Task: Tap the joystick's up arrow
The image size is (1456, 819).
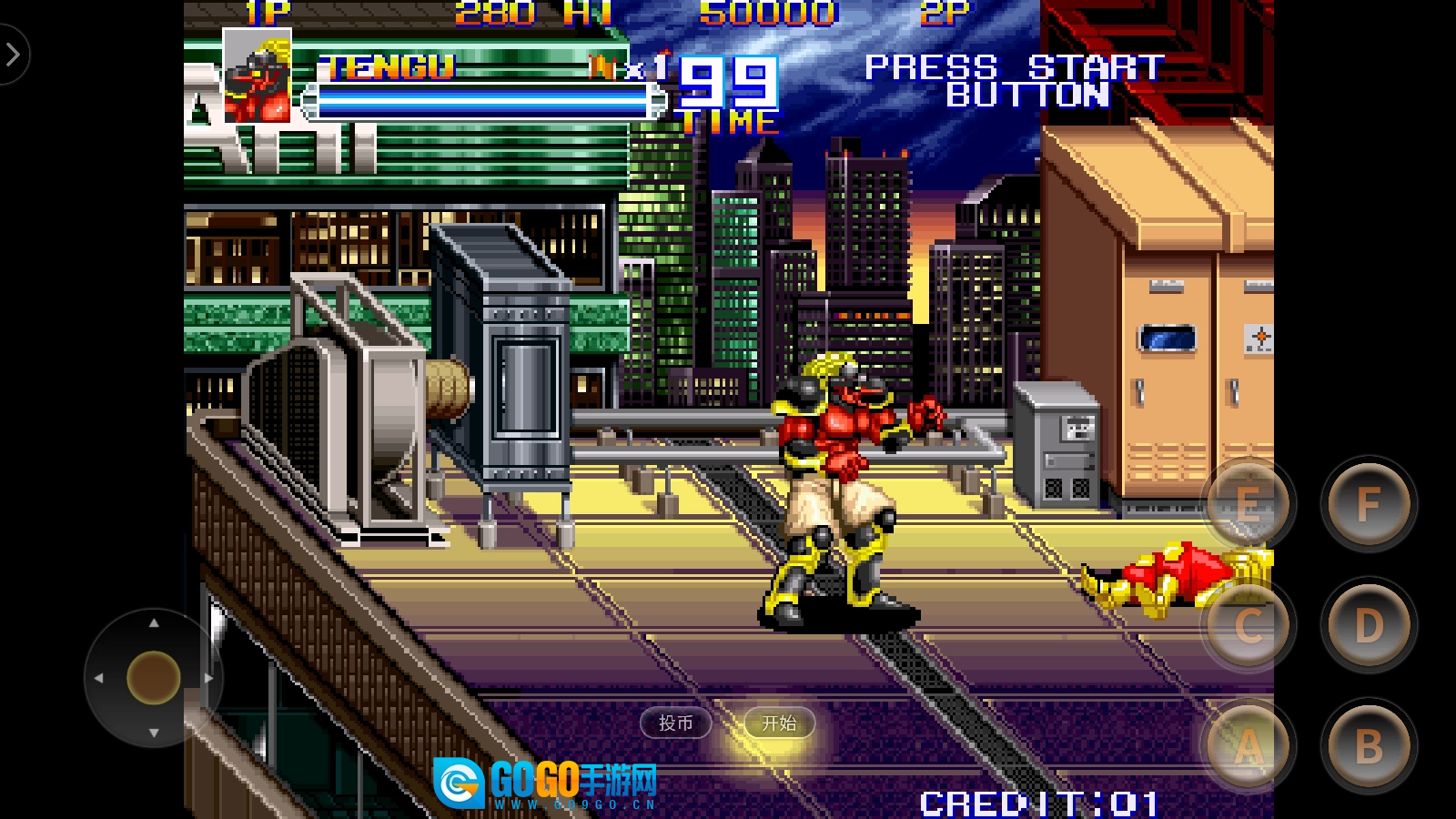Action: pyautogui.click(x=154, y=623)
